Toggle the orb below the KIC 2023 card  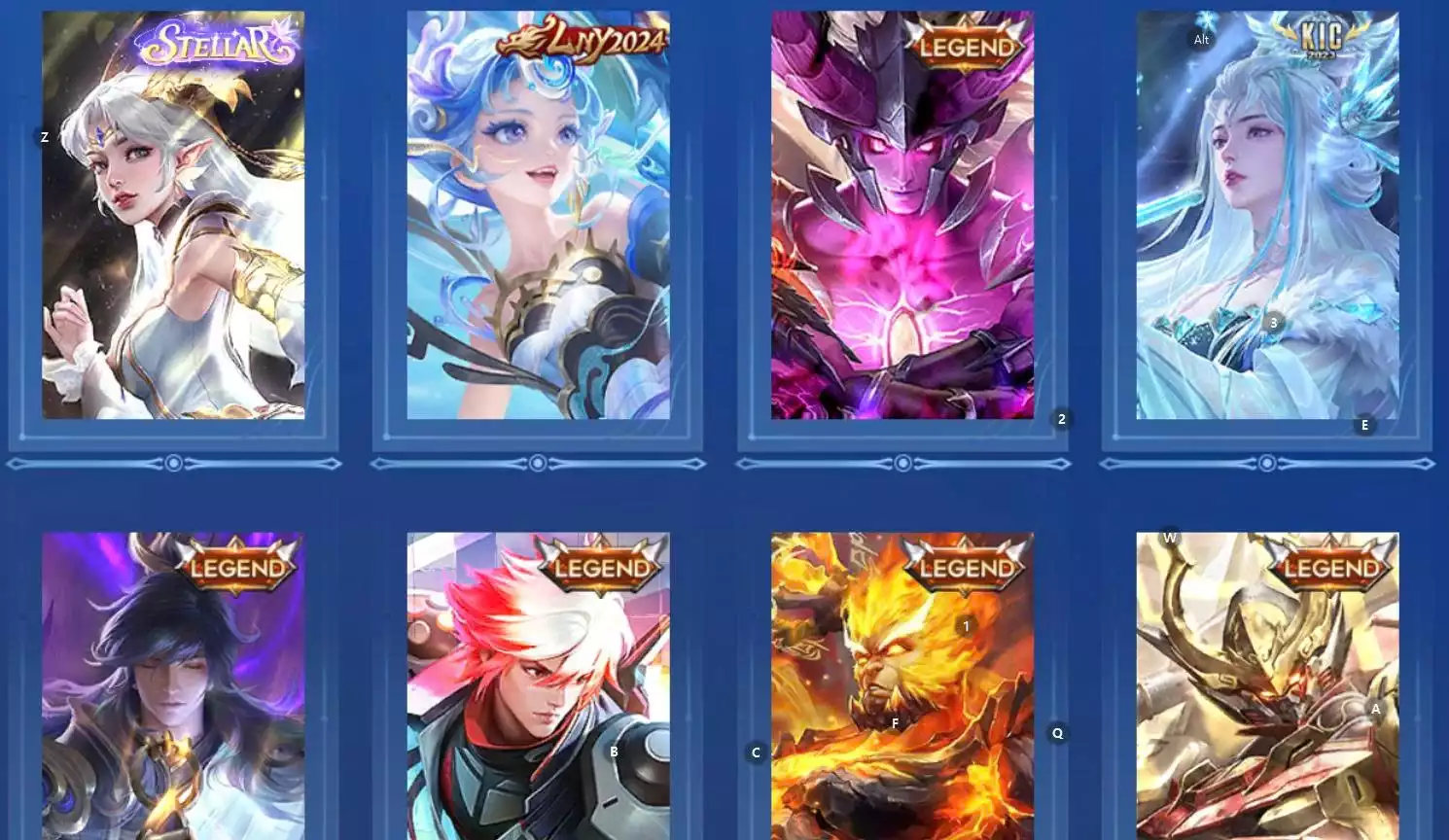(x=1267, y=464)
